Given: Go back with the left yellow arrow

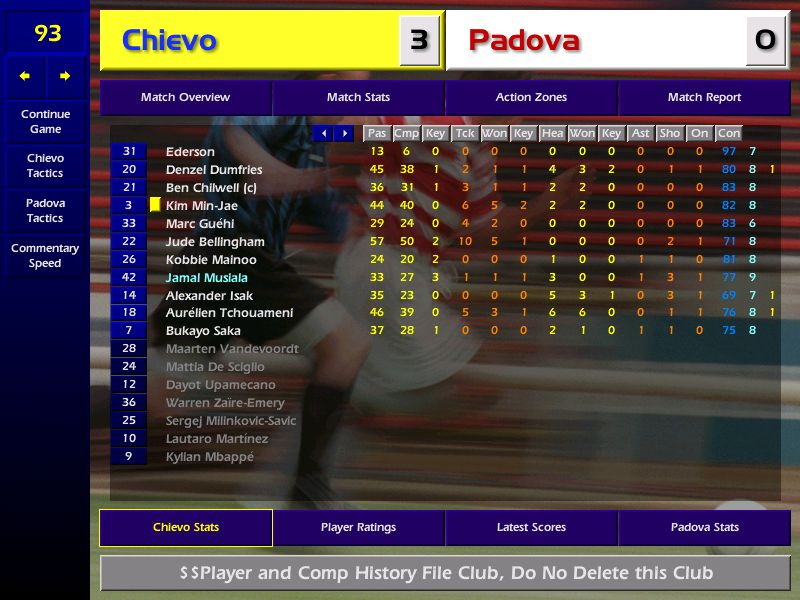Looking at the screenshot, I should pyautogui.click(x=25, y=76).
